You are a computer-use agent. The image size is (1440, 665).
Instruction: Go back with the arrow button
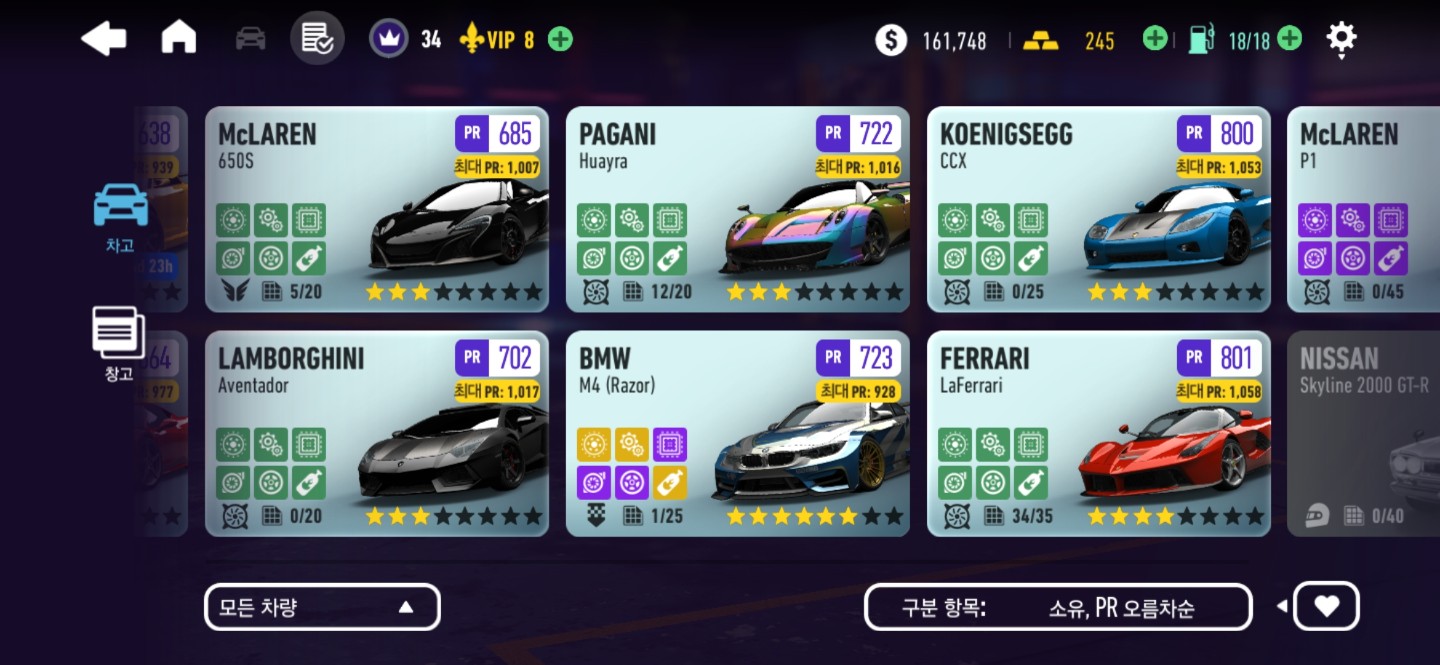pos(104,39)
